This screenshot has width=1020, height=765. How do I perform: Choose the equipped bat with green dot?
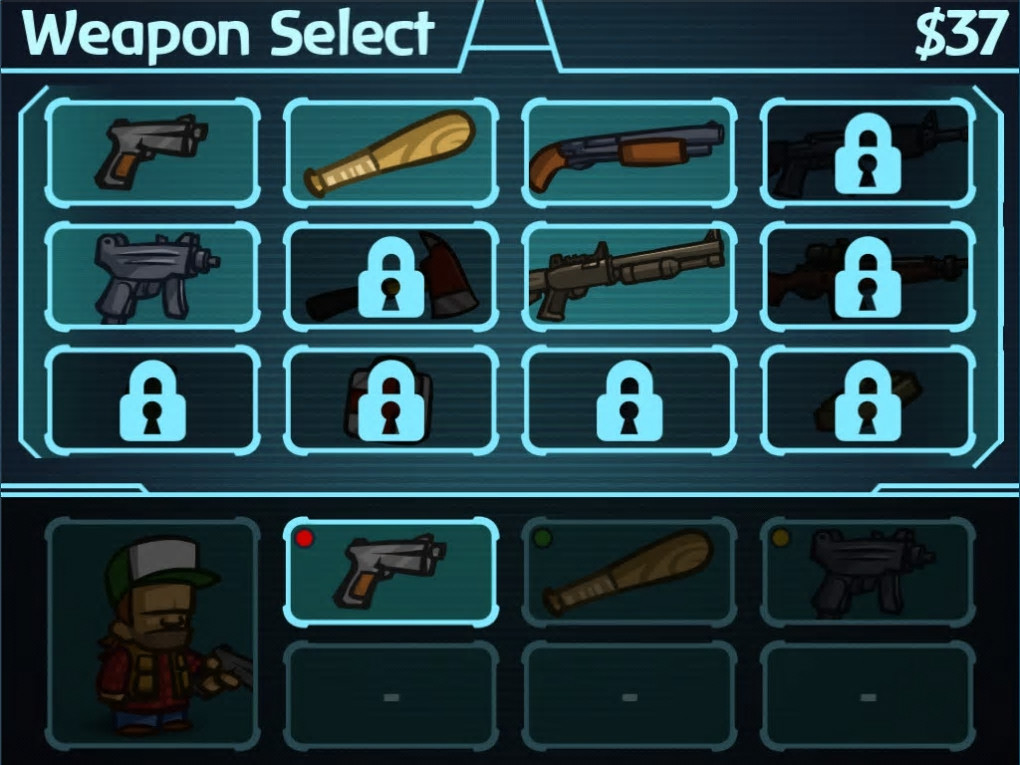628,572
